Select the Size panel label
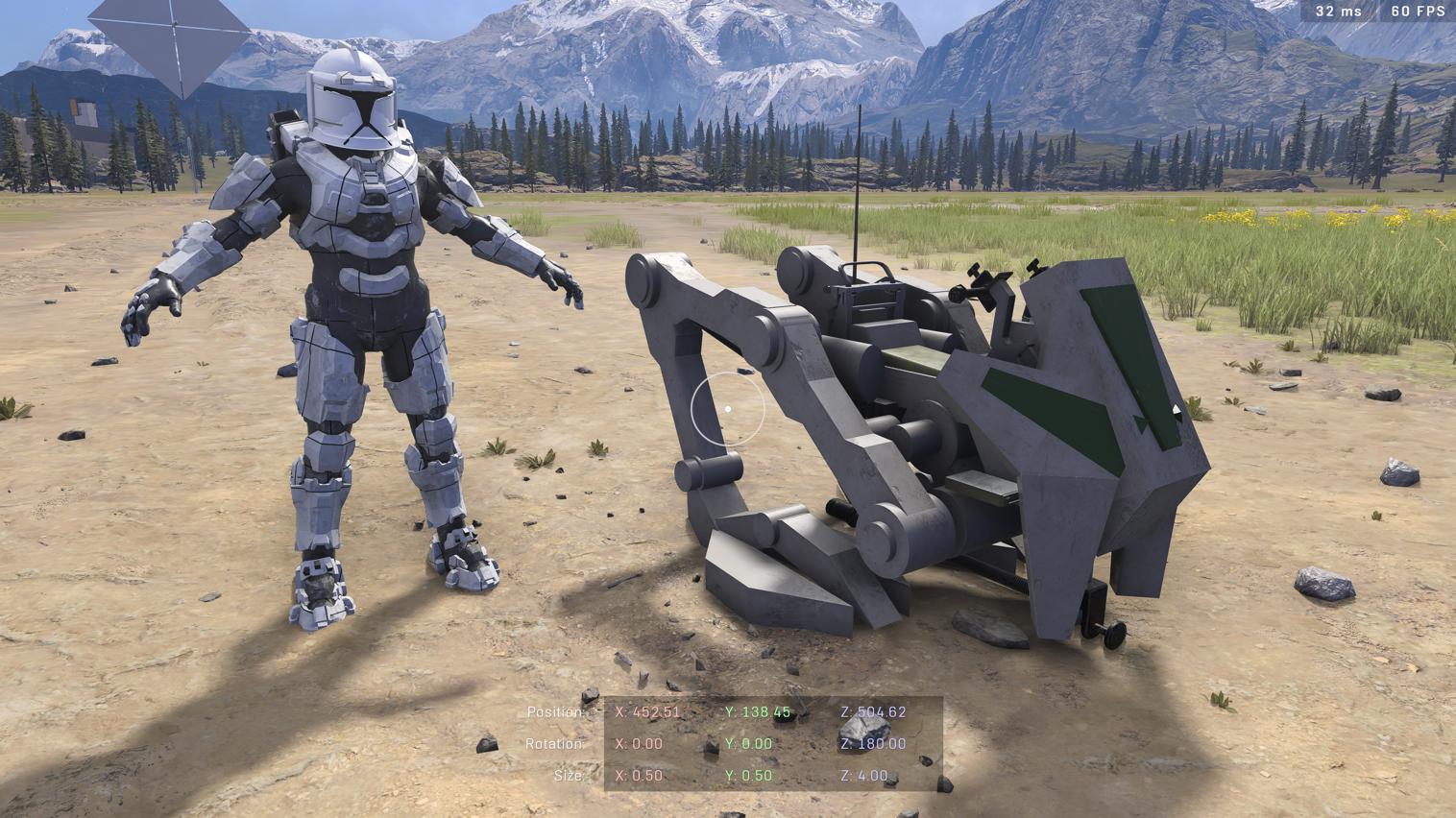The image size is (1456, 818). tap(567, 775)
